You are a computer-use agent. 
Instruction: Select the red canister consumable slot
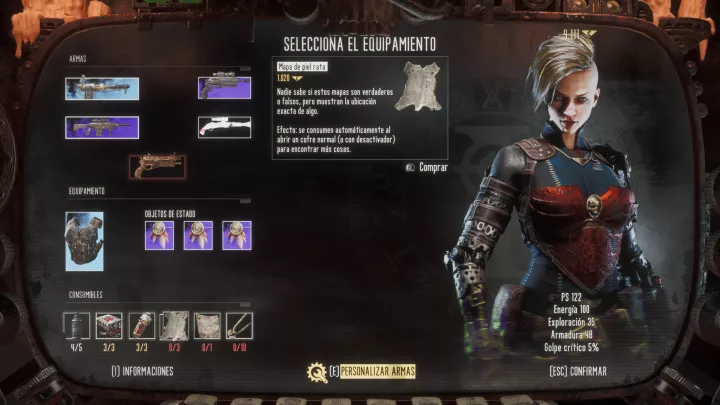(142, 326)
